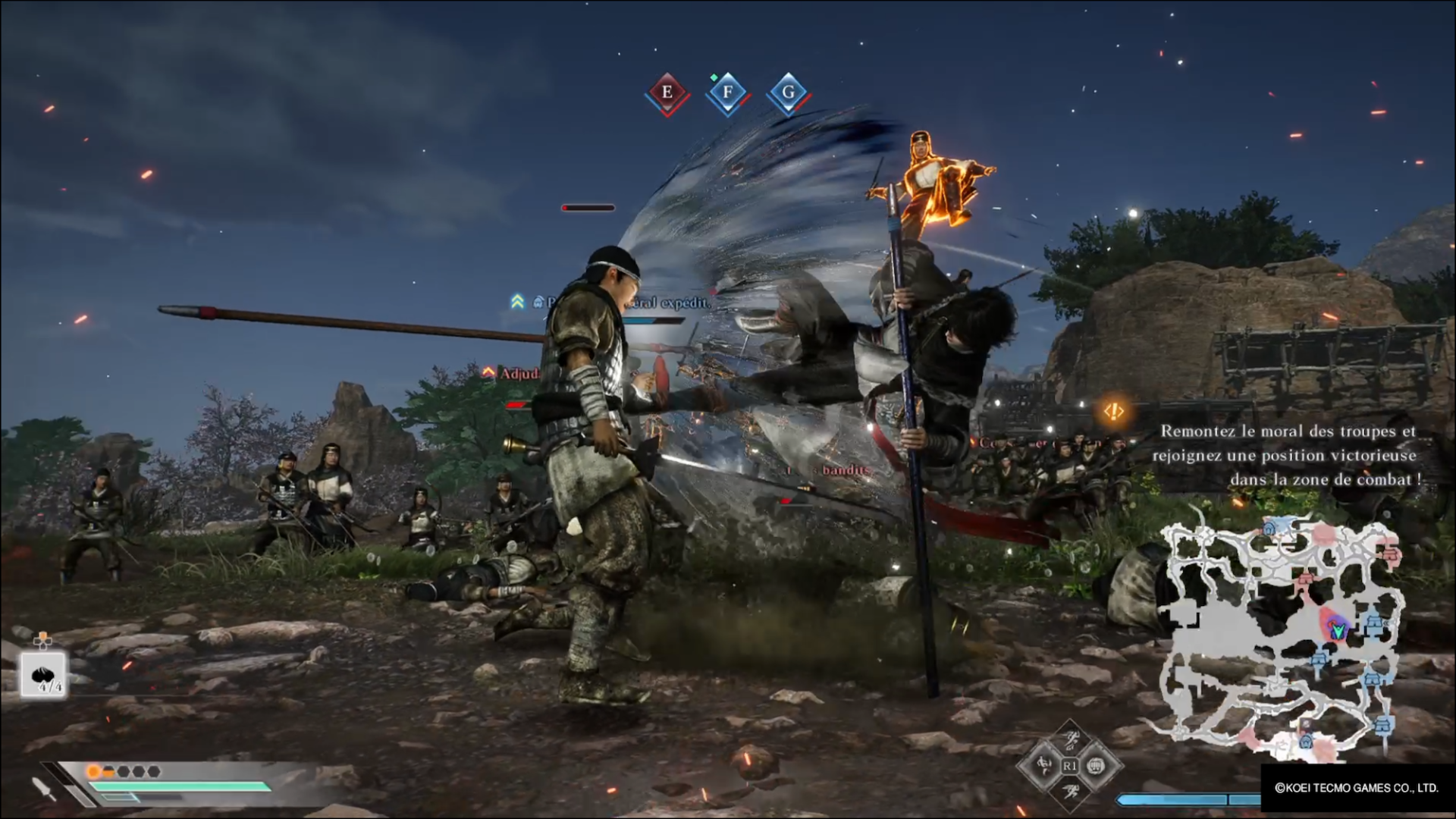This screenshot has width=1456, height=819.
Task: Activate the bottom dashing-figure battle art
Action: 1071,792
